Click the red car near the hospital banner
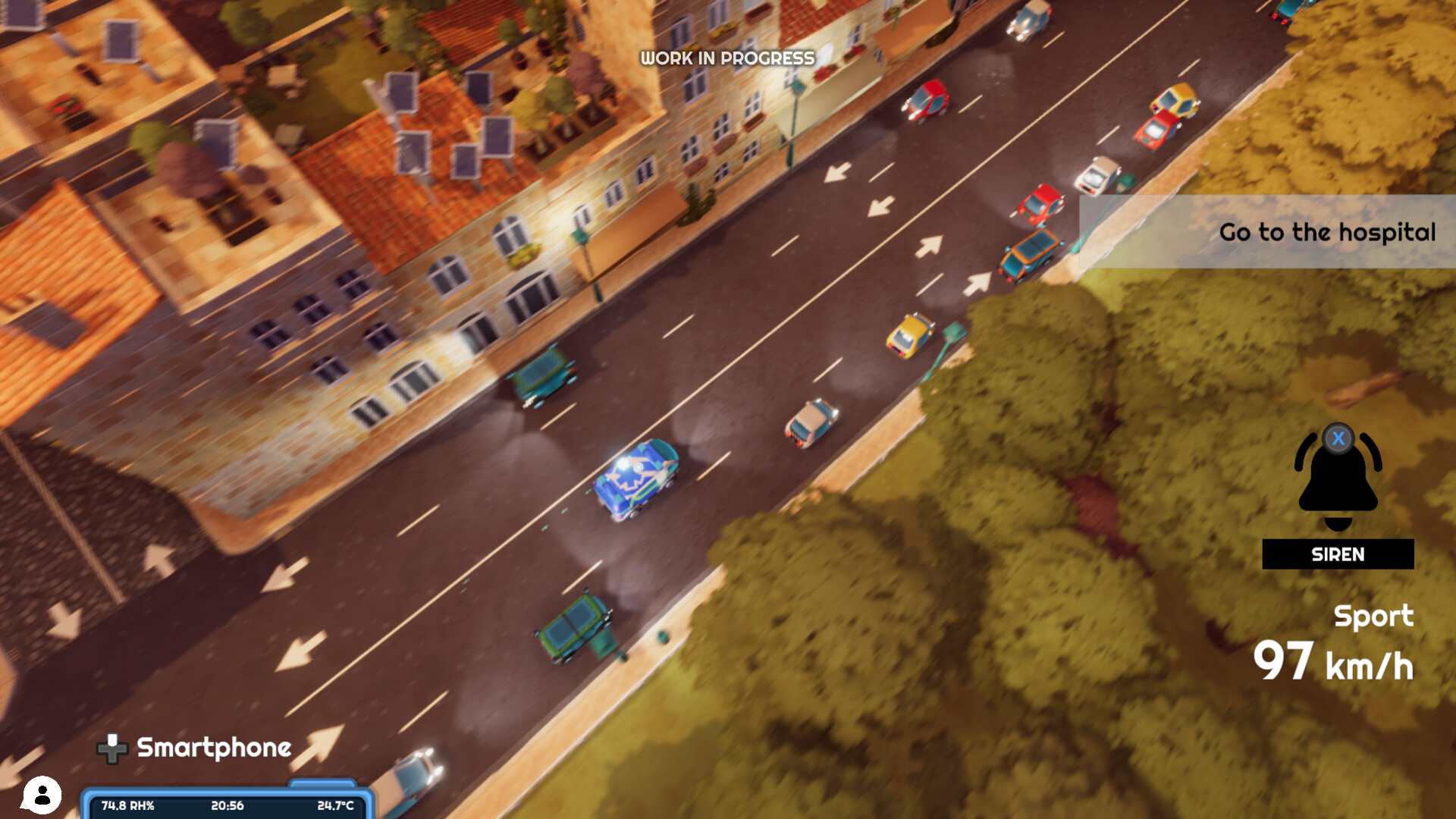The height and width of the screenshot is (819, 1456). pos(1040,203)
